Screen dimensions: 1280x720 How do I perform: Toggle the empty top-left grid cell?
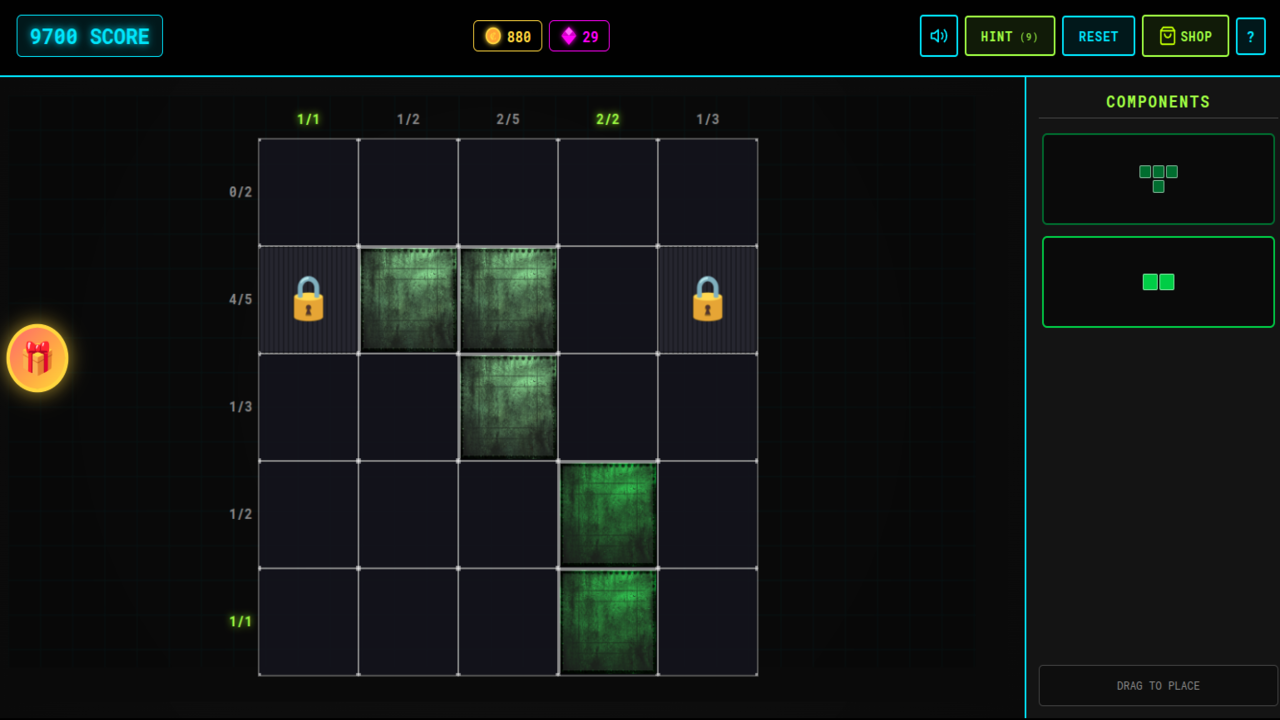click(x=307, y=191)
